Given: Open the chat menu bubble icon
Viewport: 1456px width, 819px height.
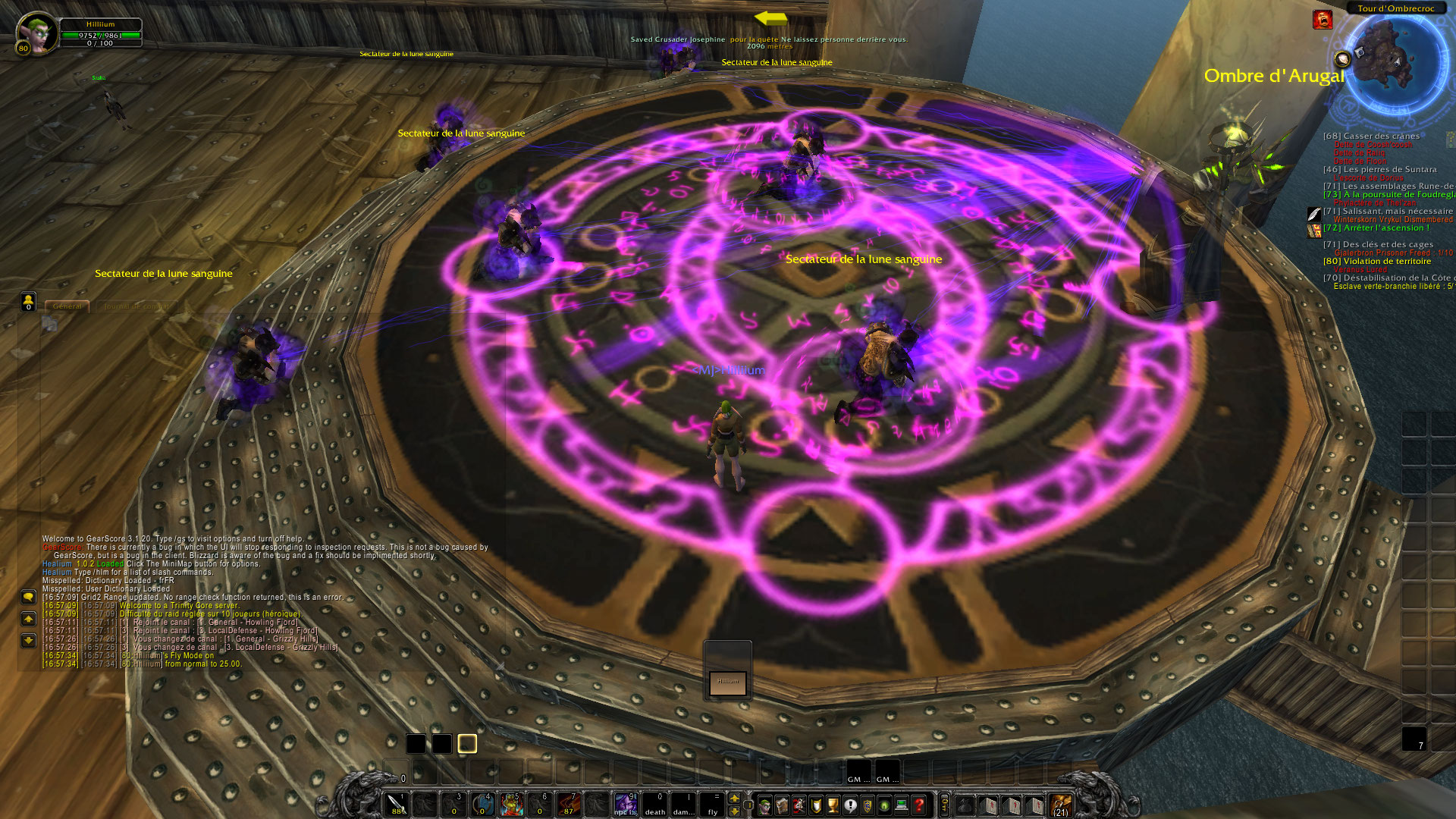Looking at the screenshot, I should [29, 598].
